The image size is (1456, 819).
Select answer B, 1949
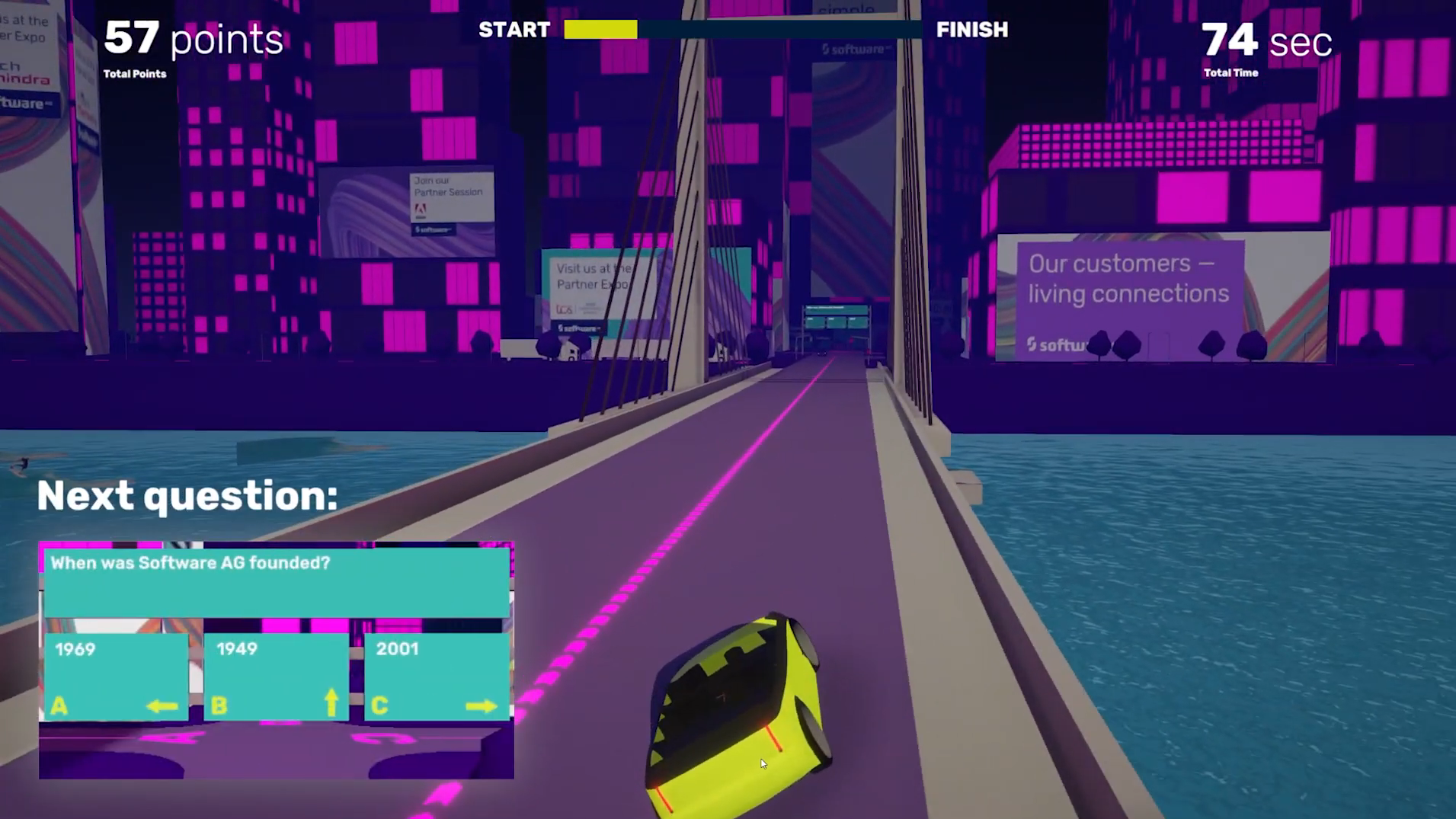(x=277, y=677)
